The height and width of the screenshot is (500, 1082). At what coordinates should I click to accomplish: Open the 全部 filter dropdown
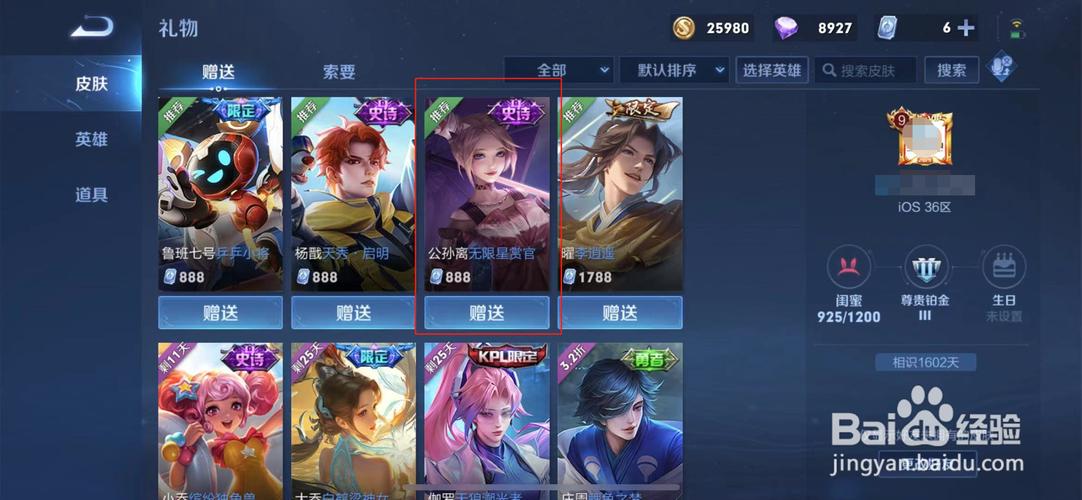558,70
